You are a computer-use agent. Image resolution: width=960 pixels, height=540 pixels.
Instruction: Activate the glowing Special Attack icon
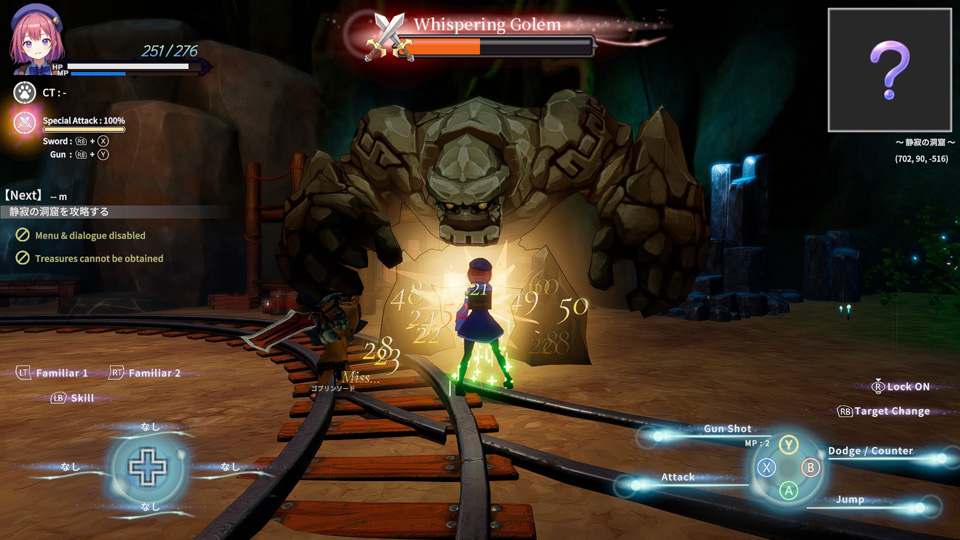point(25,123)
